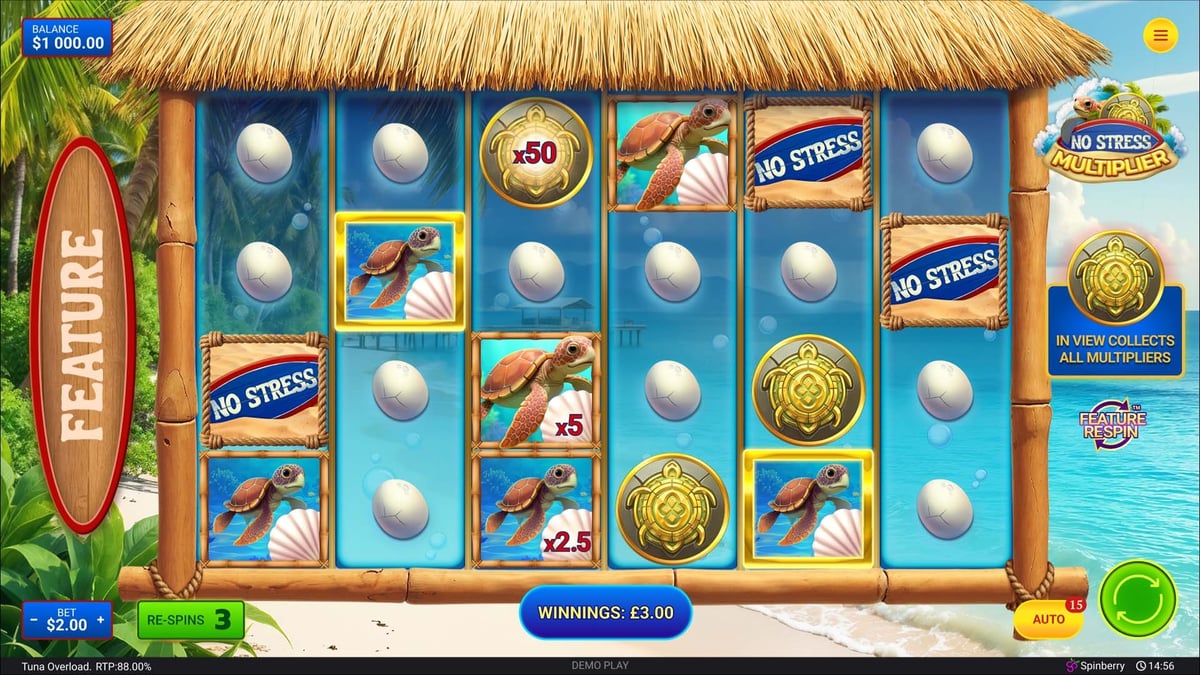
Task: Open the hamburger menu
Action: (x=1160, y=36)
